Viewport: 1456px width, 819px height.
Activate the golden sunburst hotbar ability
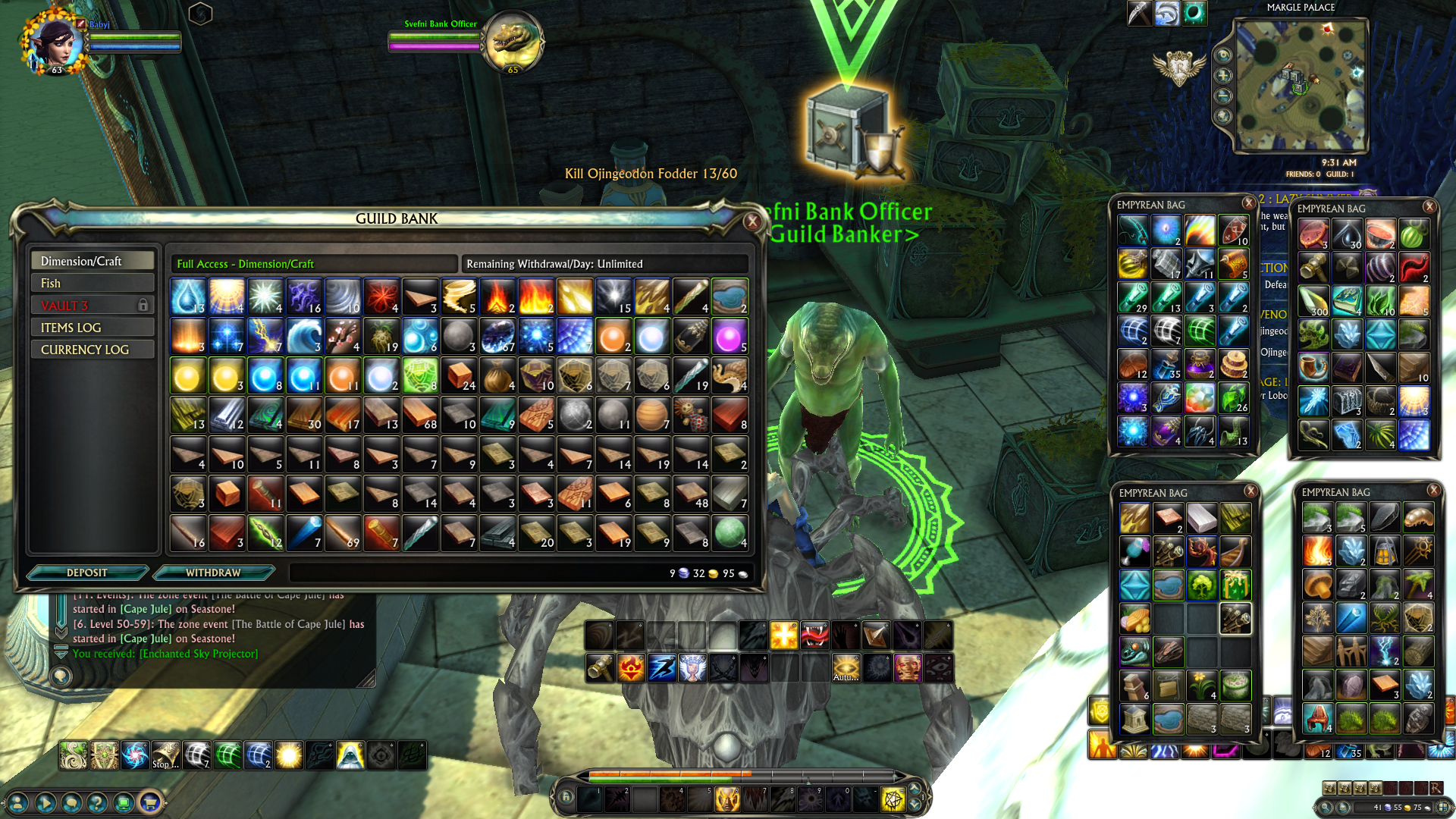[783, 635]
